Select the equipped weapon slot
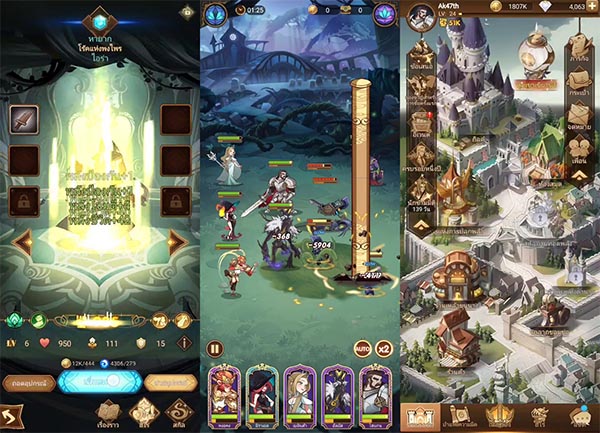Viewport: 600px width, 433px height. click(23, 120)
